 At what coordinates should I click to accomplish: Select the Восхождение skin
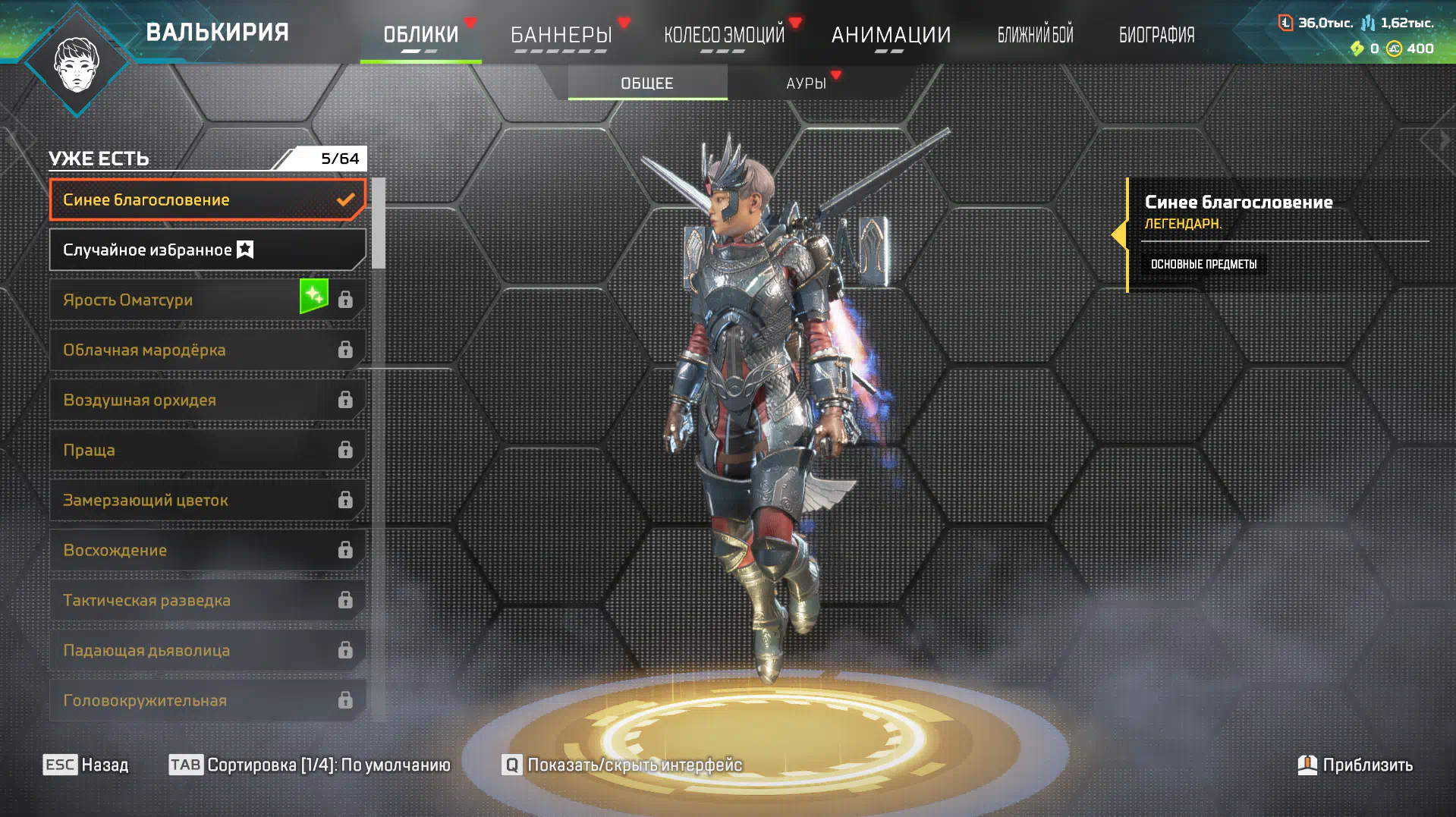pyautogui.click(x=206, y=550)
